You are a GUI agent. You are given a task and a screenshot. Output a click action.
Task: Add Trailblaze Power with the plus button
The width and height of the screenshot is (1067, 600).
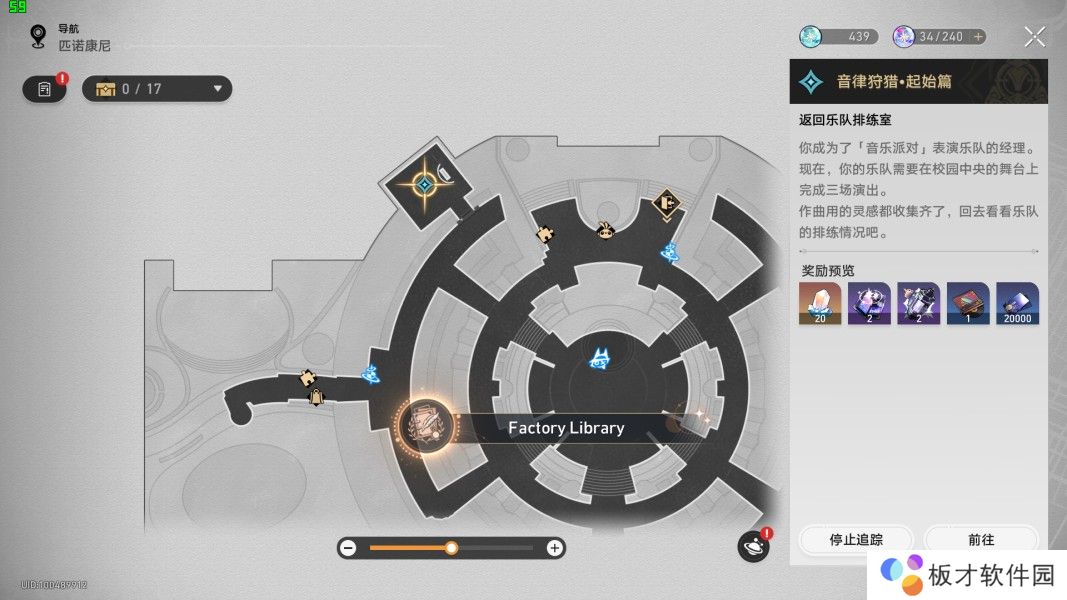coord(978,37)
